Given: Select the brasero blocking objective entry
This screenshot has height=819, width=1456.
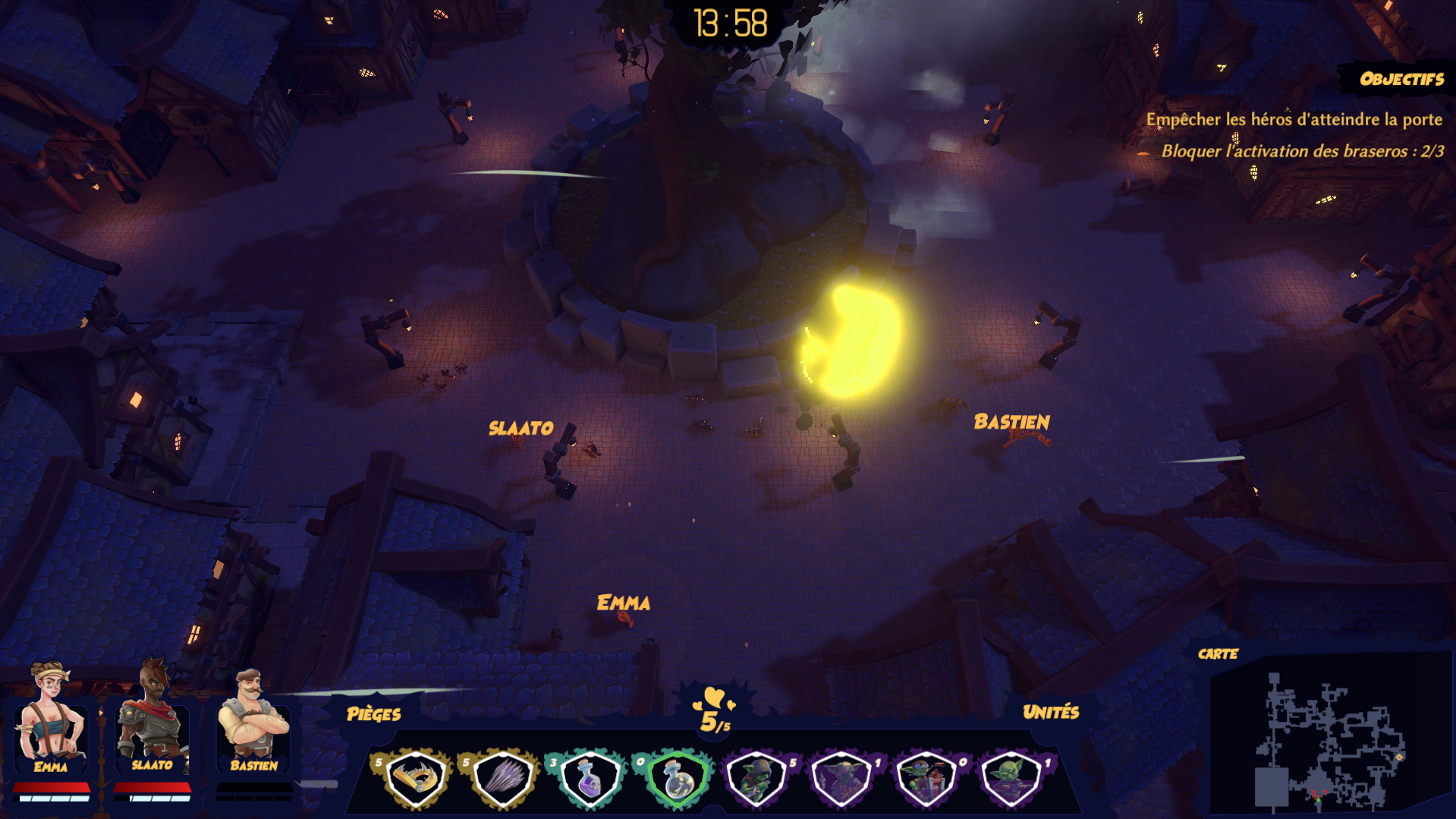Looking at the screenshot, I should pos(1301,151).
